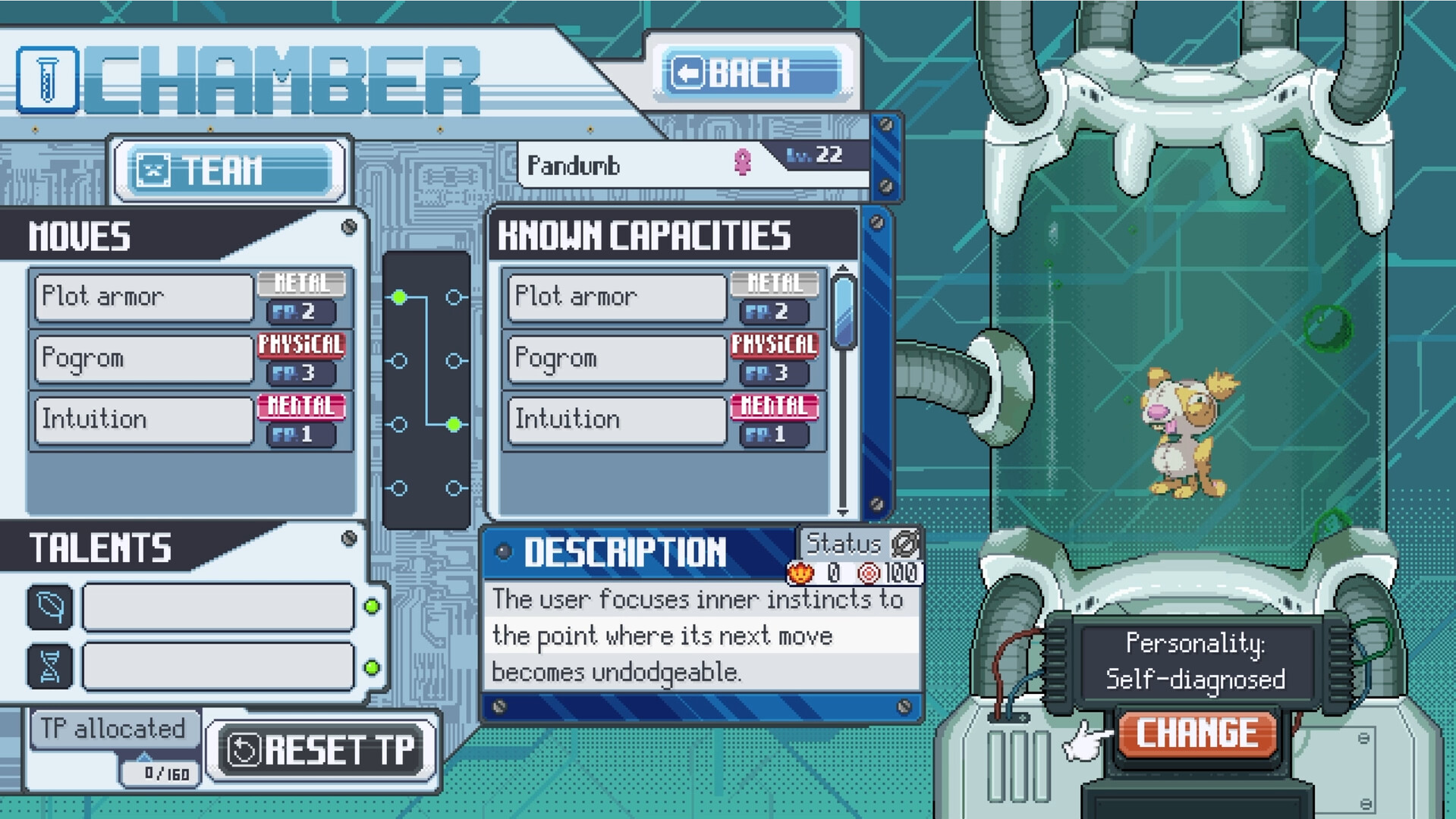This screenshot has width=1456, height=819.
Task: Click the female gender icon beside Pandumb
Action: [741, 162]
